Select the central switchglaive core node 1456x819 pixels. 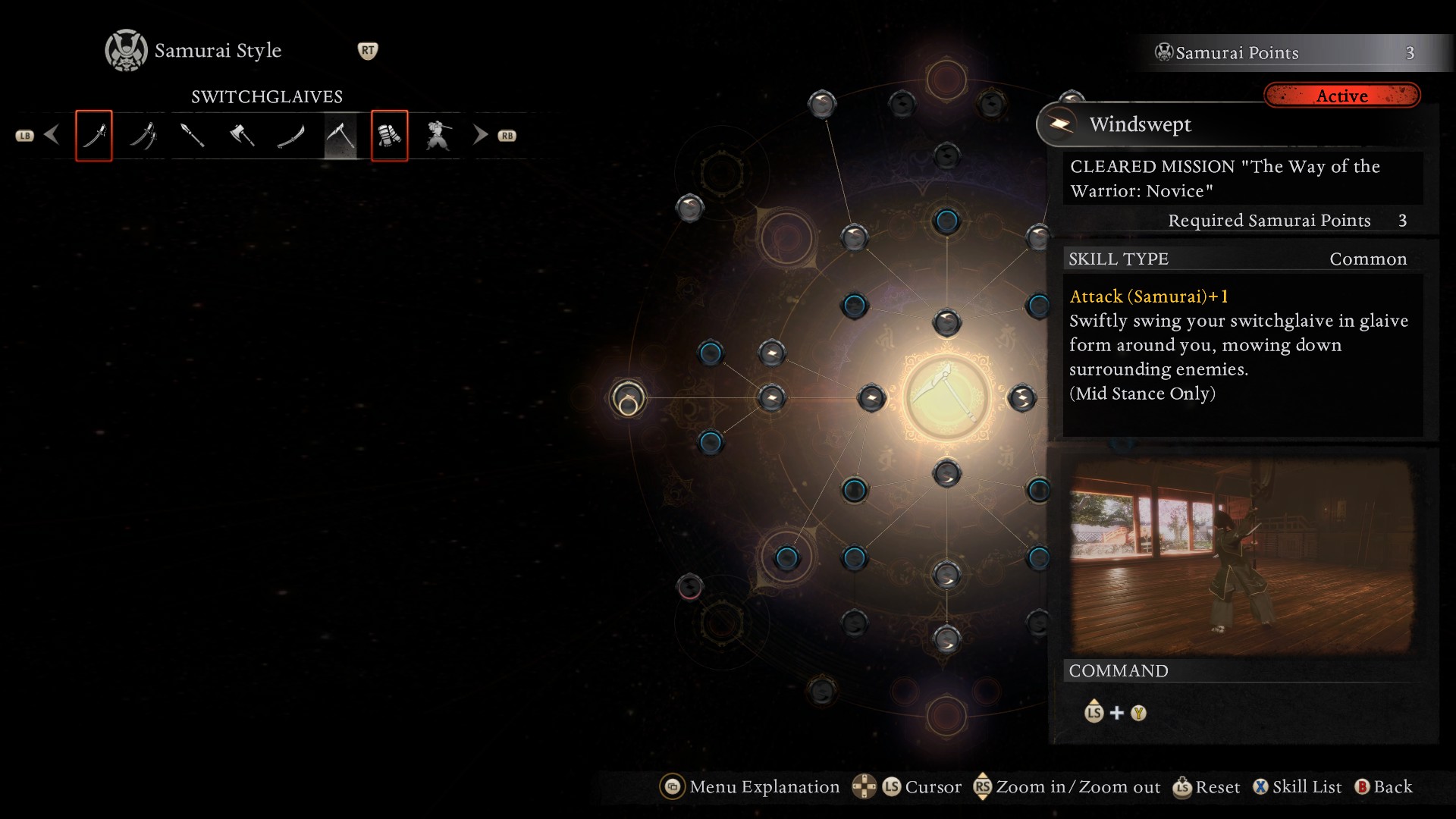(x=946, y=397)
